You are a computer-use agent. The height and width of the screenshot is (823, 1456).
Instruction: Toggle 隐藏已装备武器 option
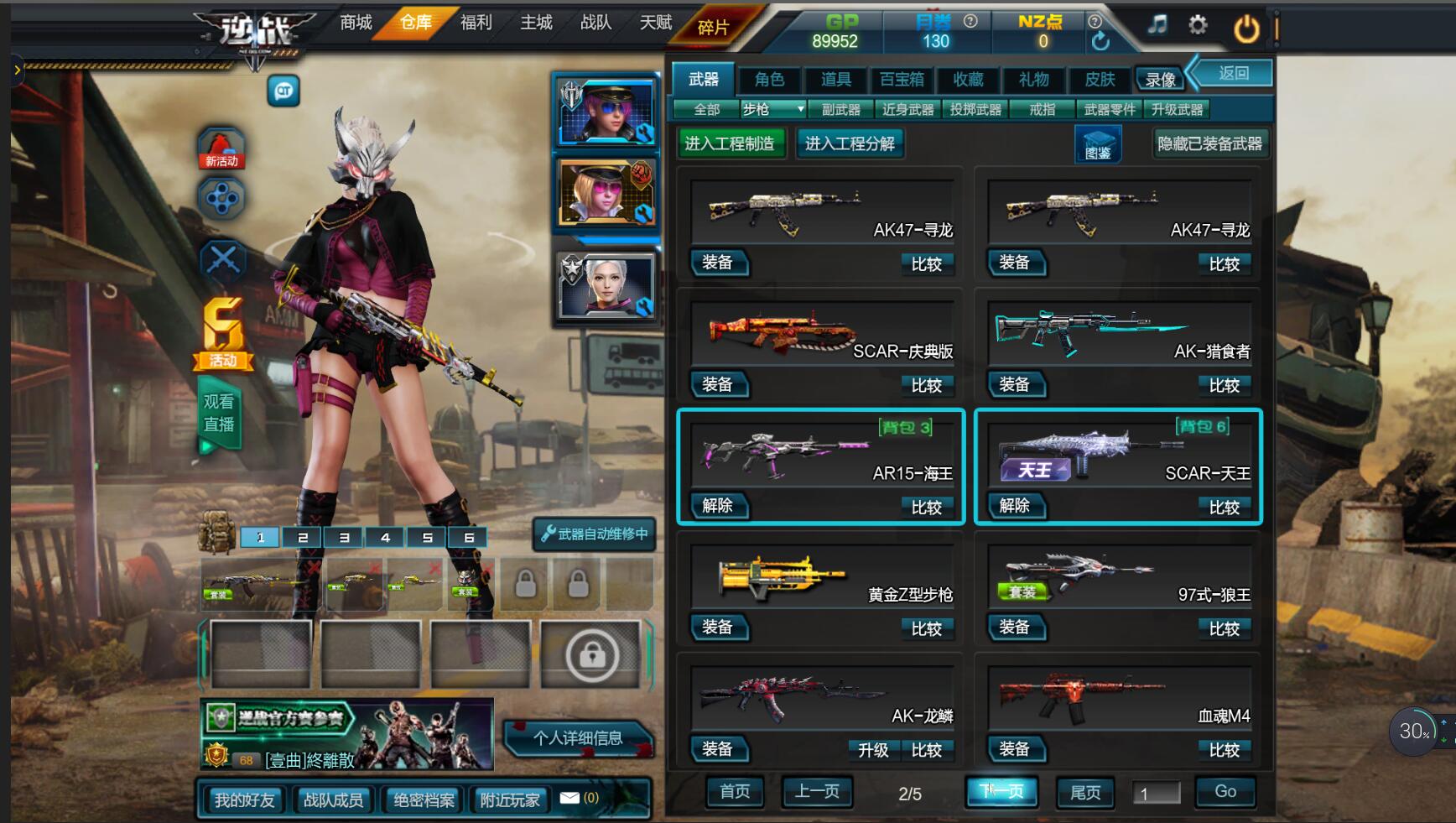[1209, 143]
